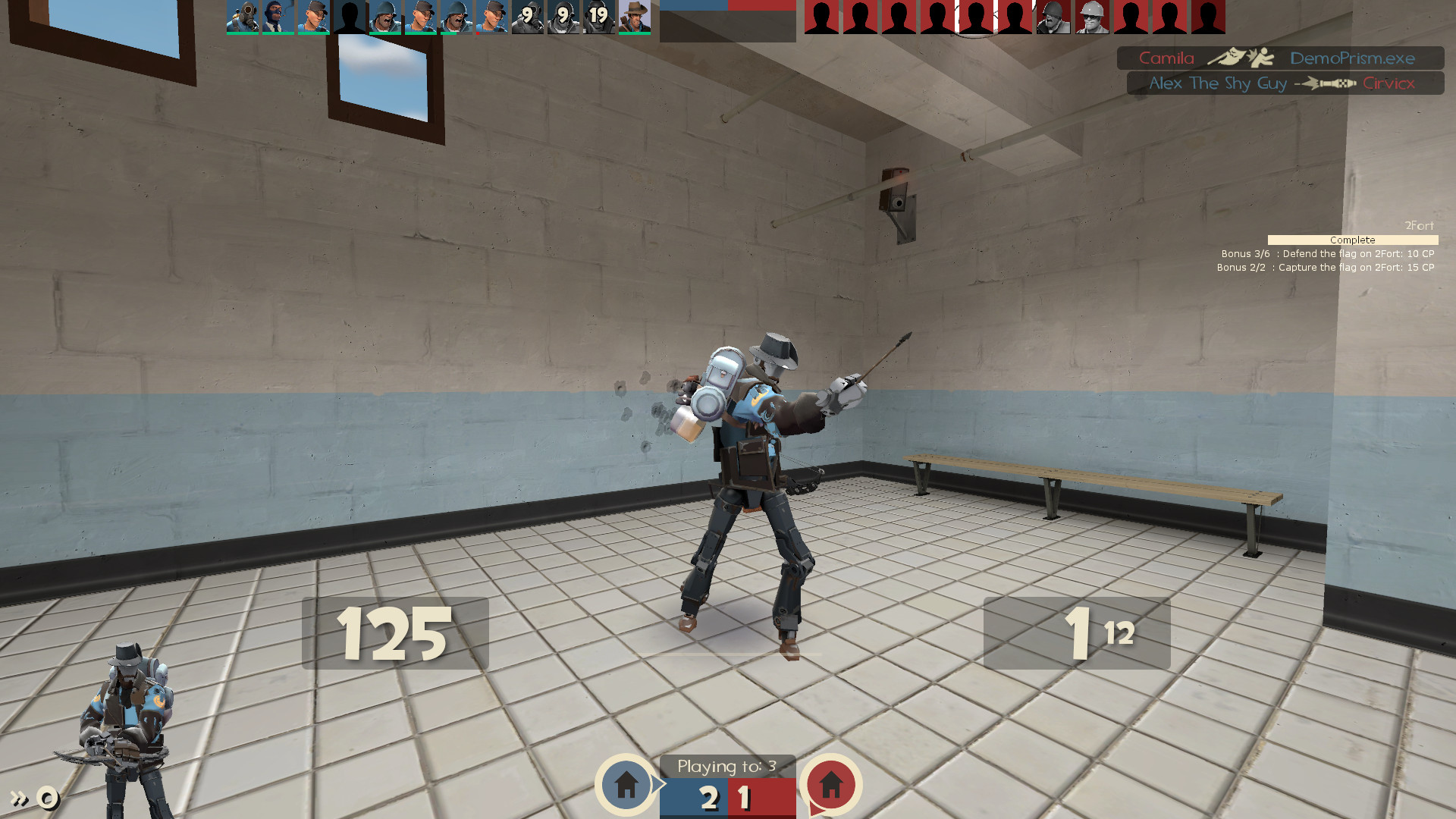Expand the Bonus 3/6 defend flag entry
The width and height of the screenshot is (1456, 819).
(1326, 253)
